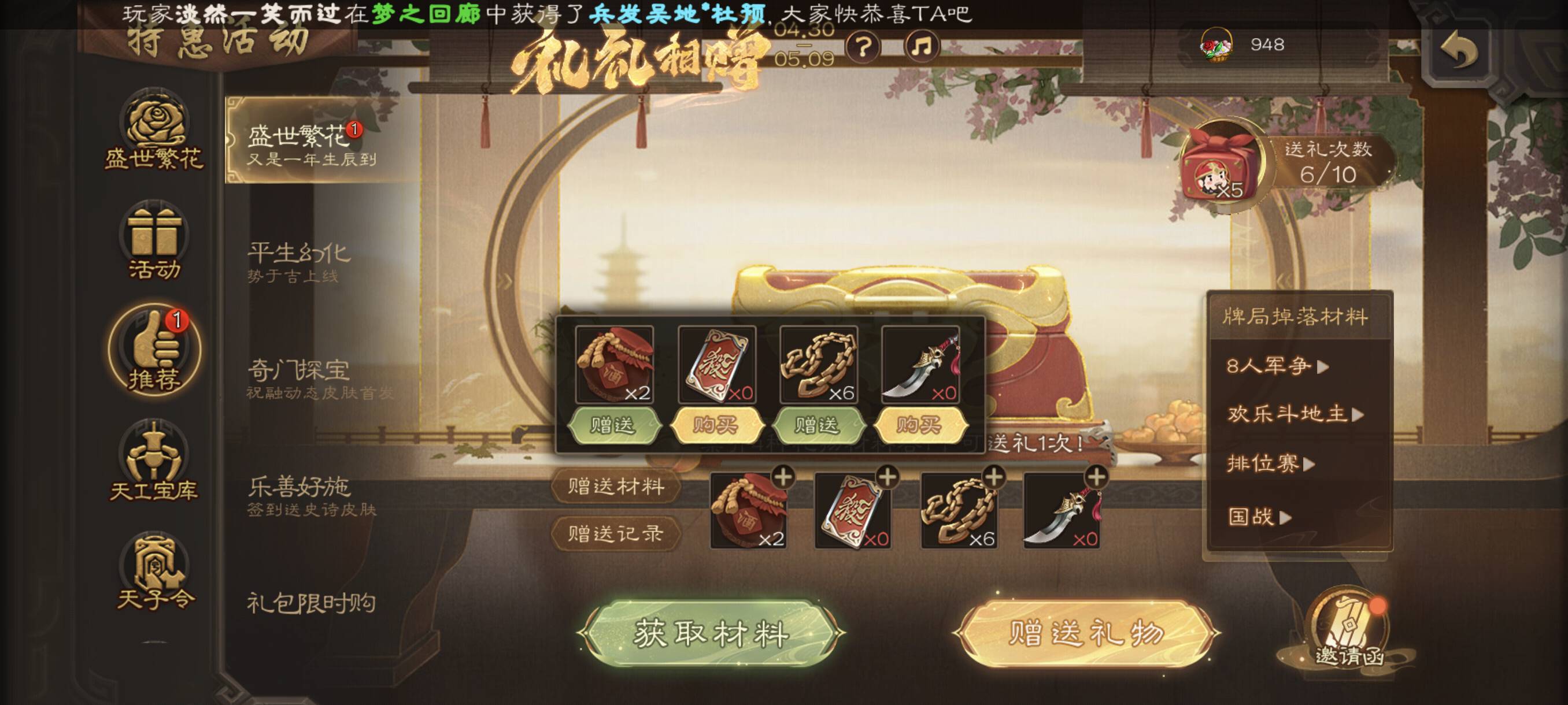
Task: Open the 赠送记录 gift log
Action: (x=615, y=533)
